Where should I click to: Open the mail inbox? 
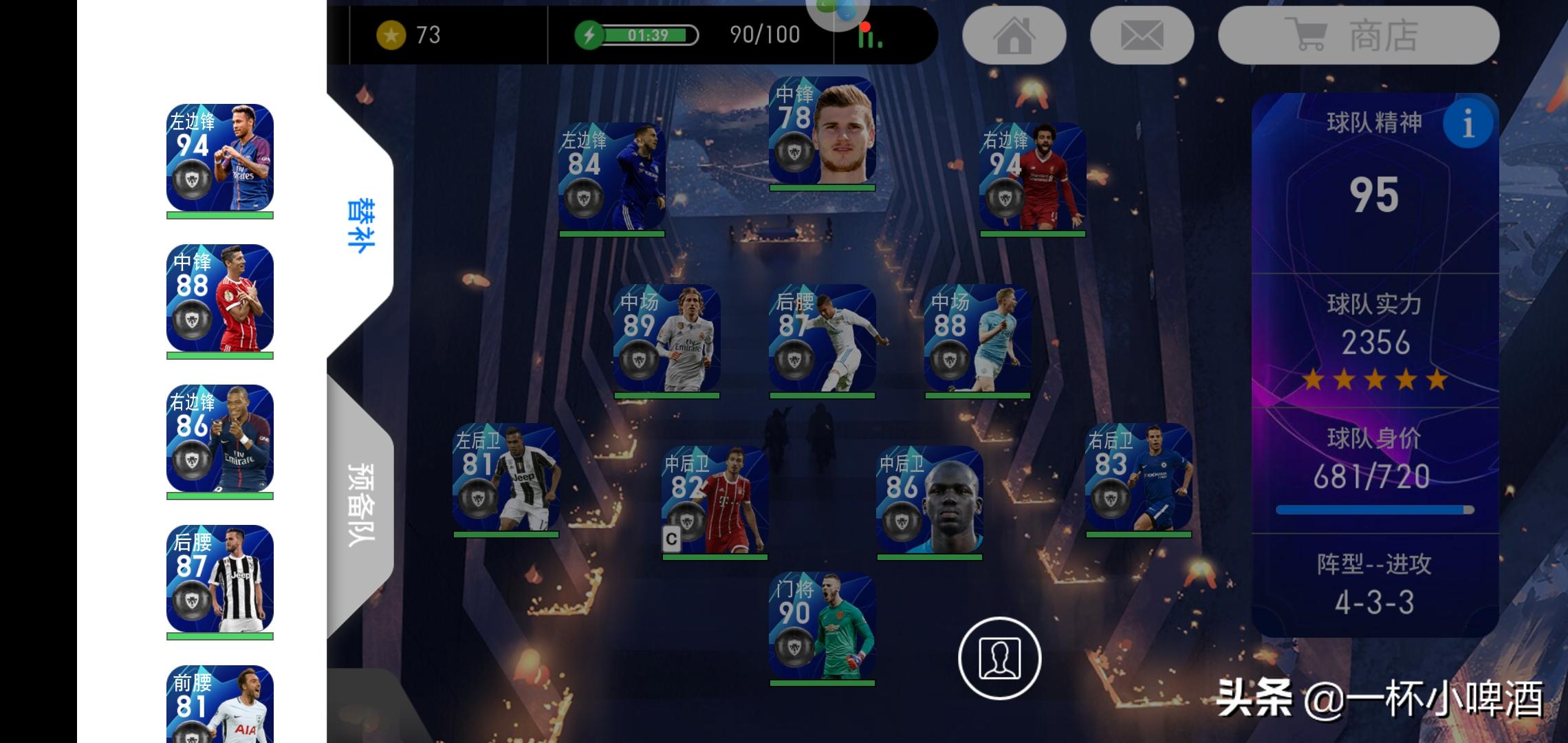click(1142, 36)
